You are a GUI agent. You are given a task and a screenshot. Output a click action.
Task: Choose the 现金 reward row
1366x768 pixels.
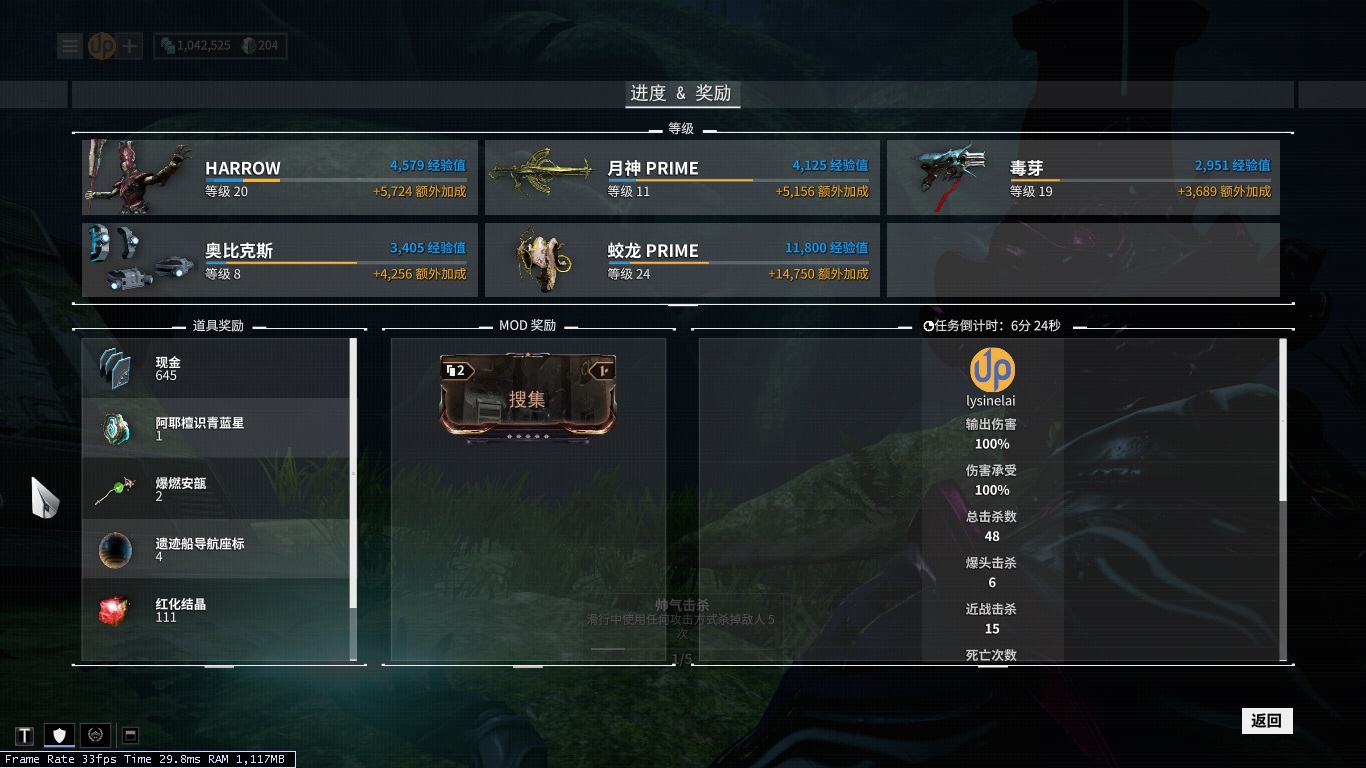[216, 369]
